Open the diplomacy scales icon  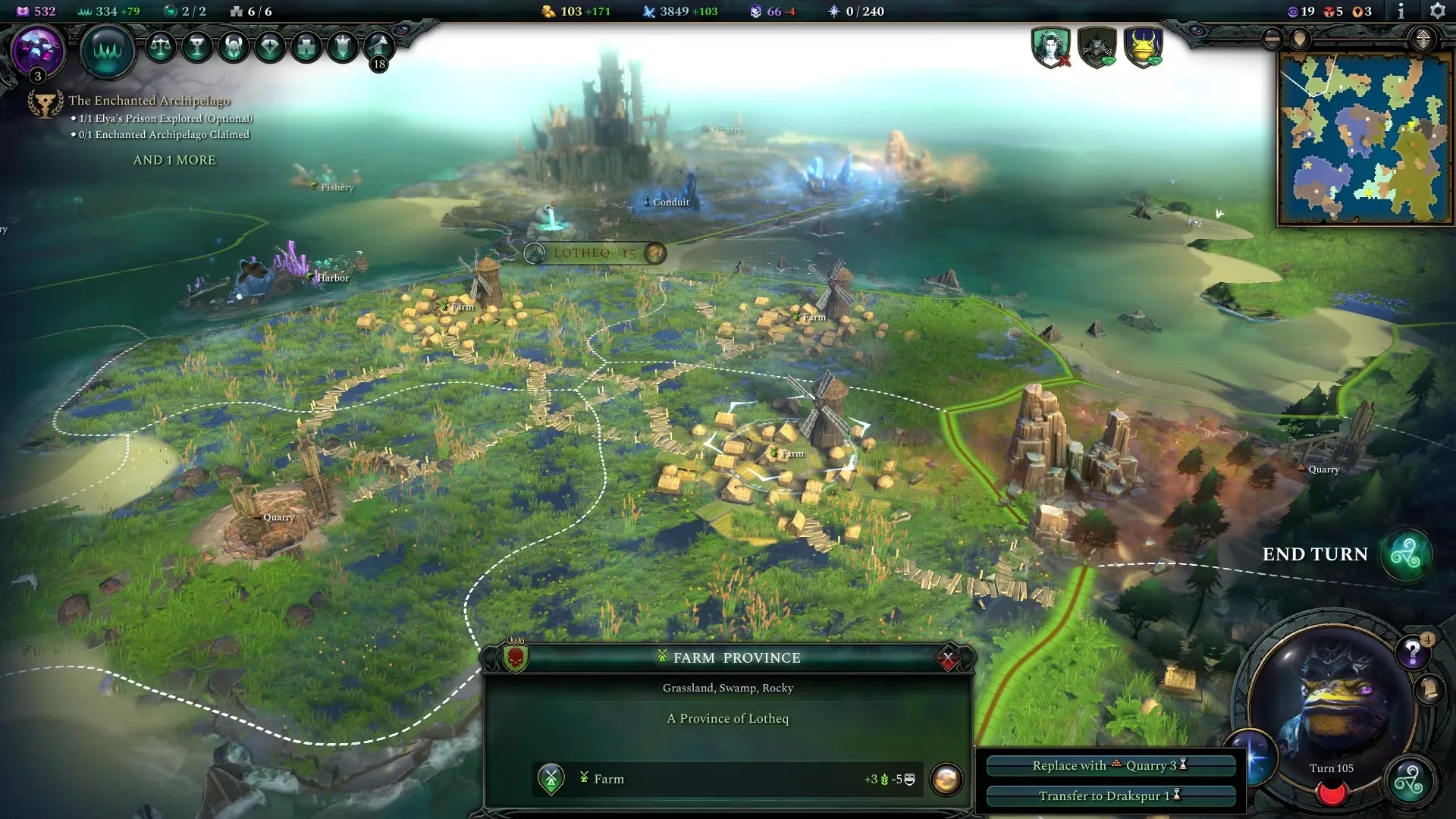[x=160, y=47]
